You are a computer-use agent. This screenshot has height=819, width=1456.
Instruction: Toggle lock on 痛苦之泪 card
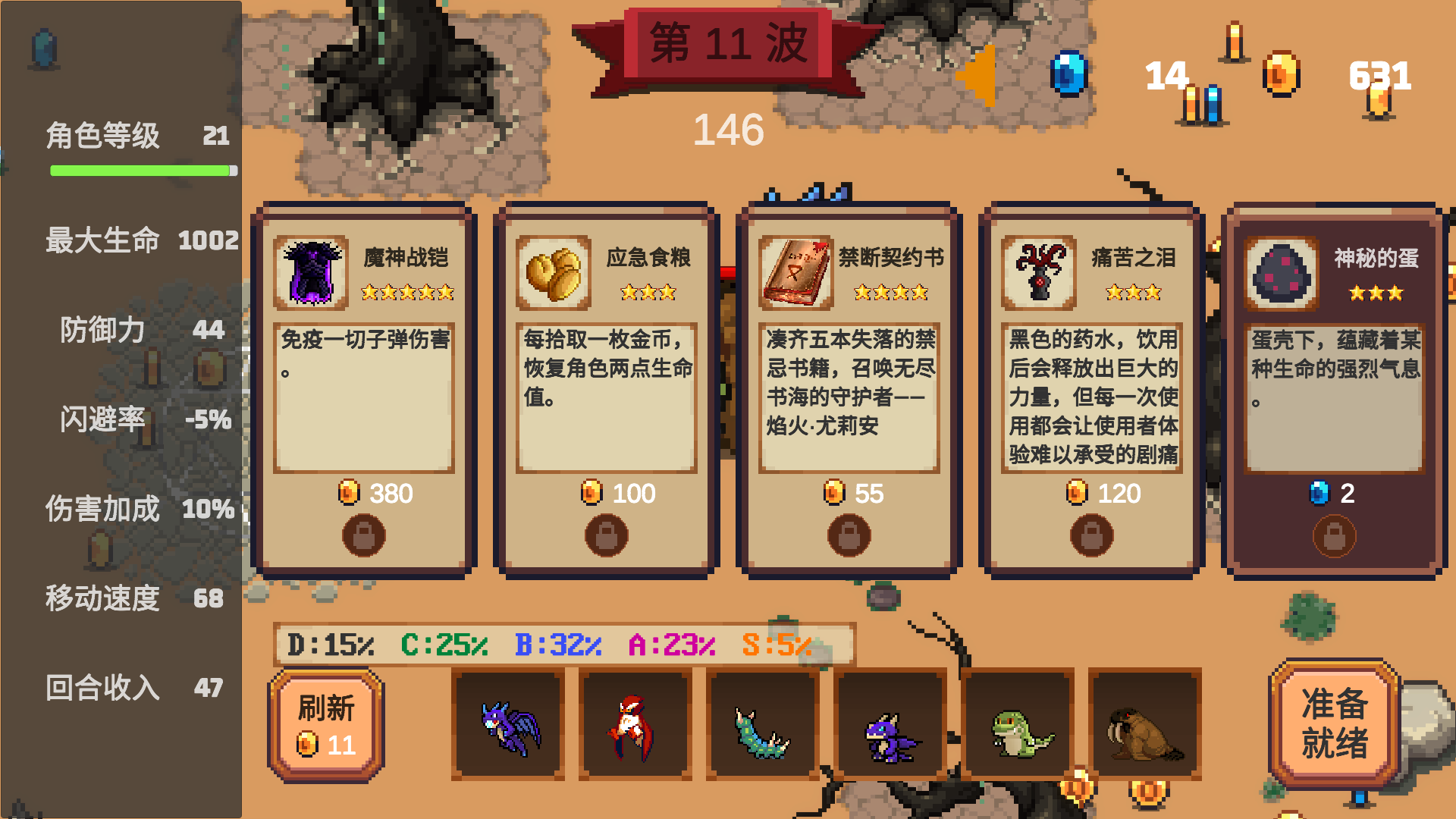(1092, 535)
